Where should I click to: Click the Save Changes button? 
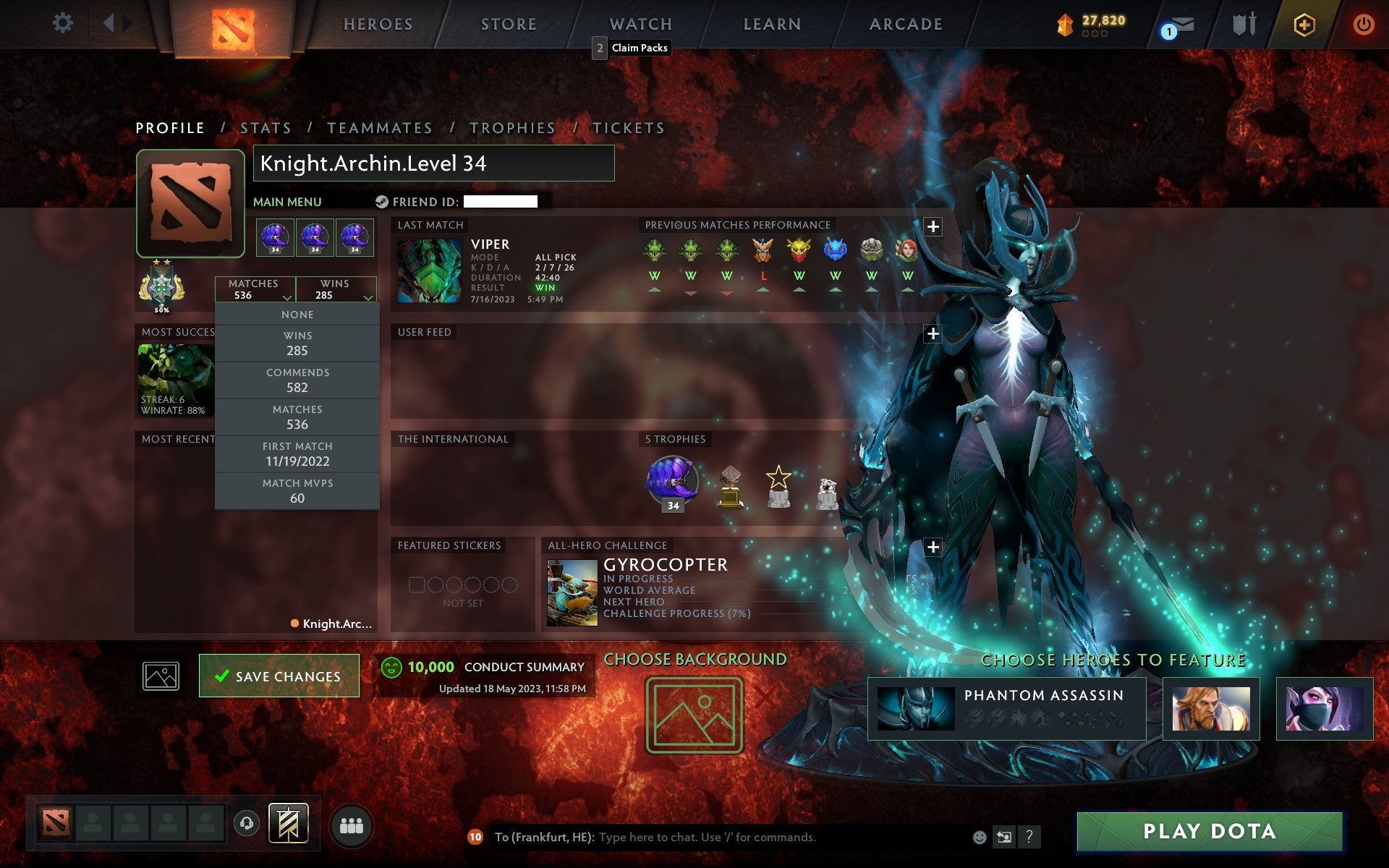point(279,675)
